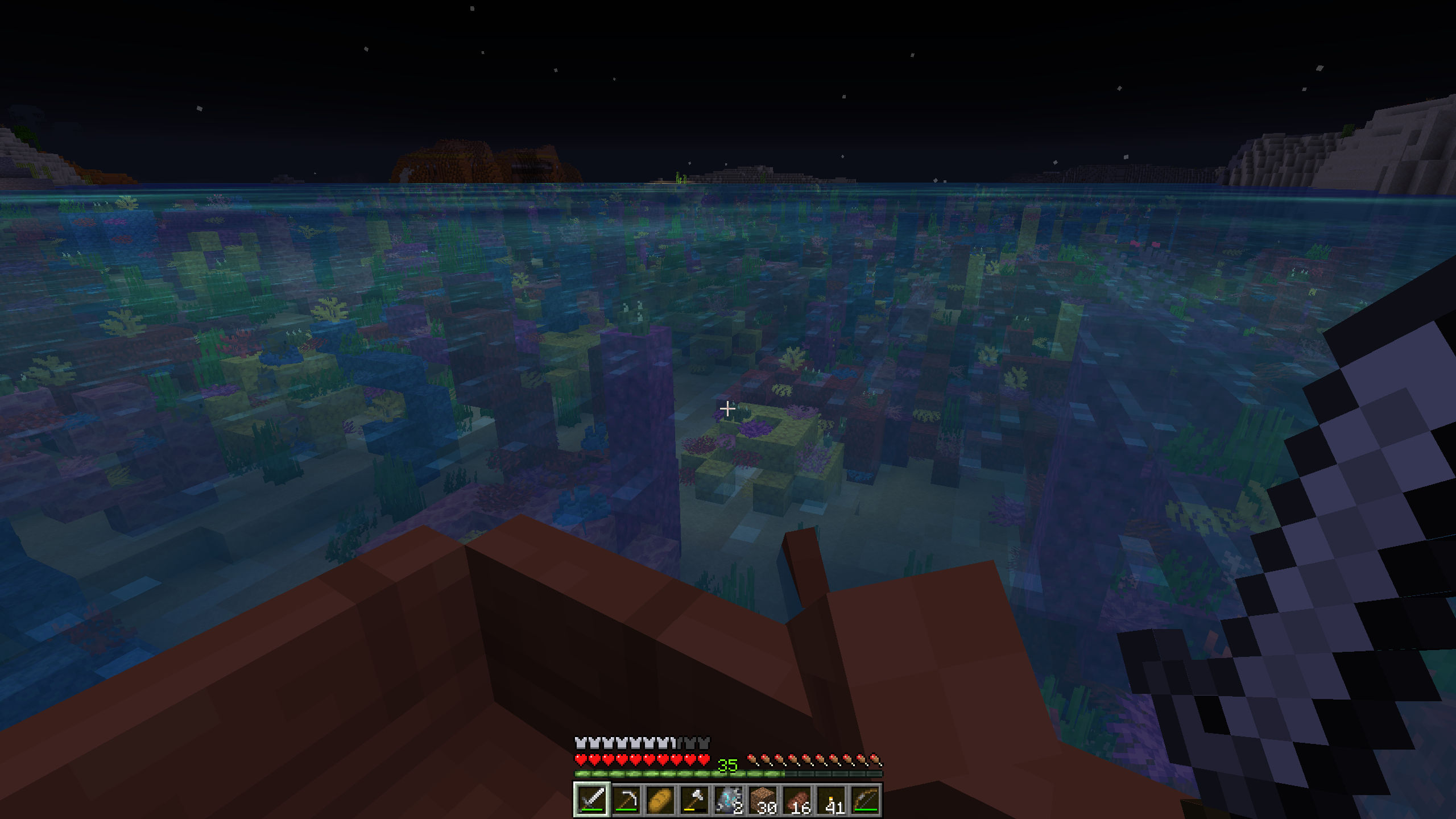This screenshot has height=819, width=1456.
Task: Click the first red heart in the health bar
Action: 581,760
